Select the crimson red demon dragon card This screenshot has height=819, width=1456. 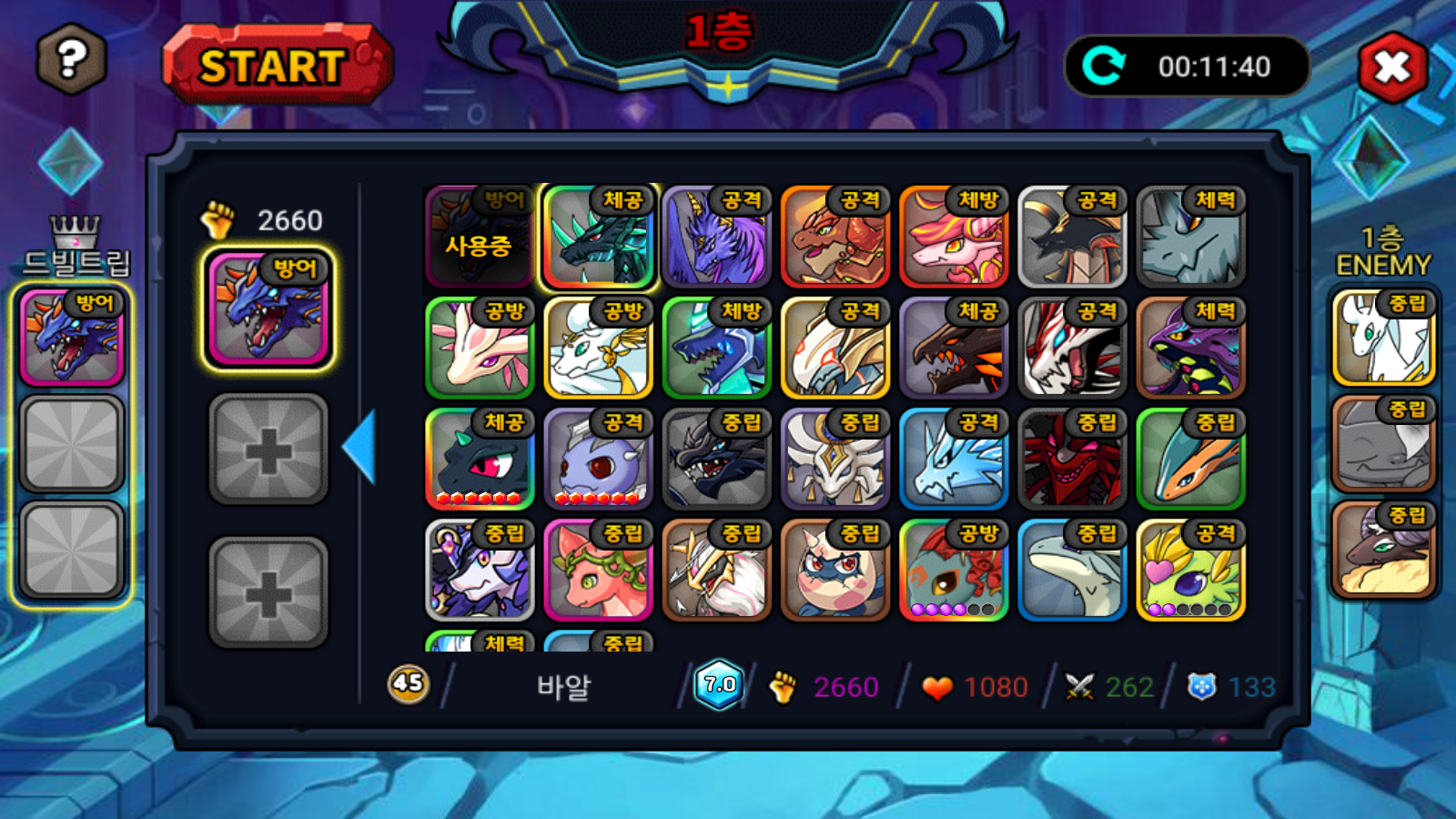pyautogui.click(x=1072, y=460)
